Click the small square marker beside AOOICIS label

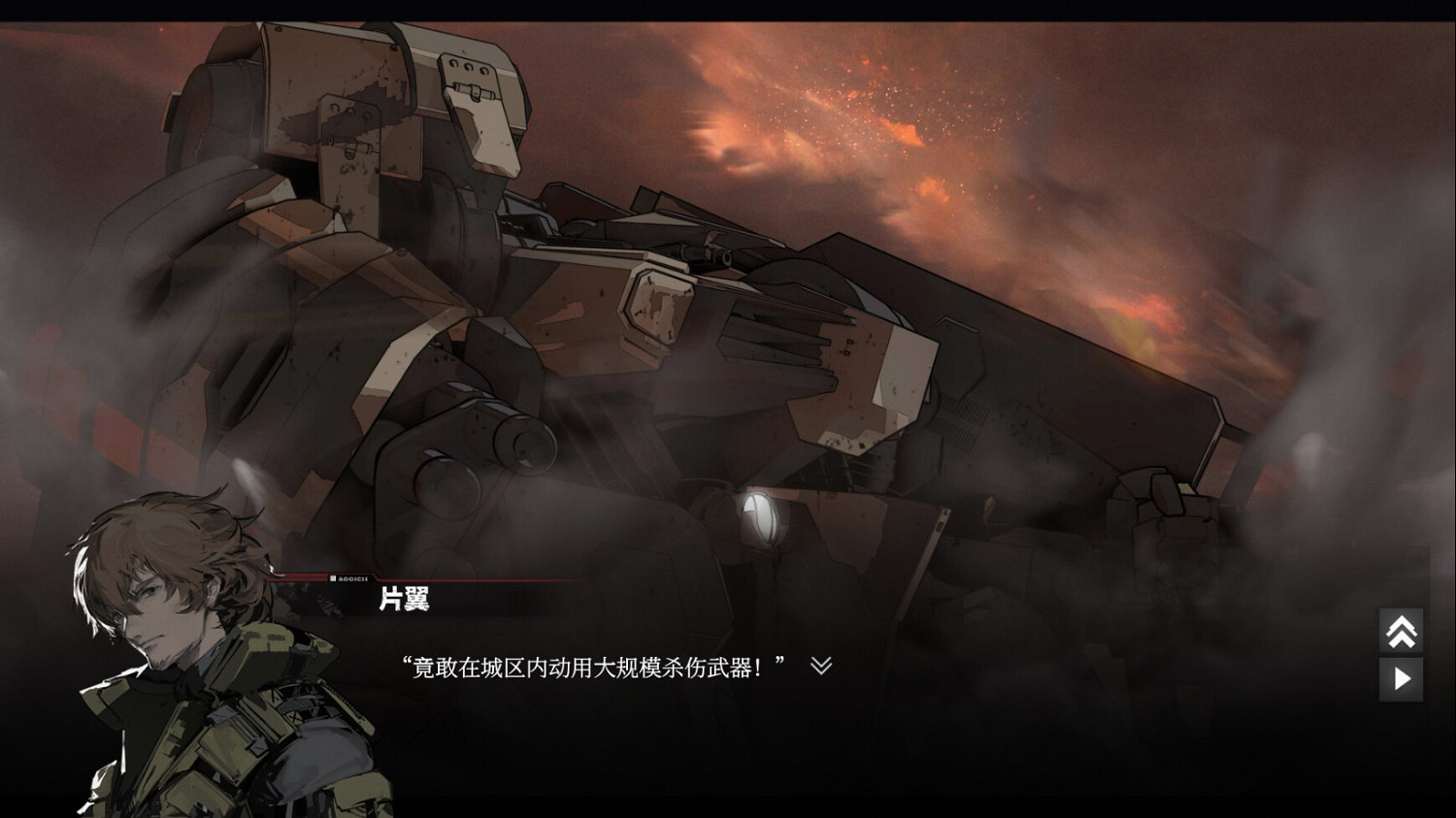333,578
